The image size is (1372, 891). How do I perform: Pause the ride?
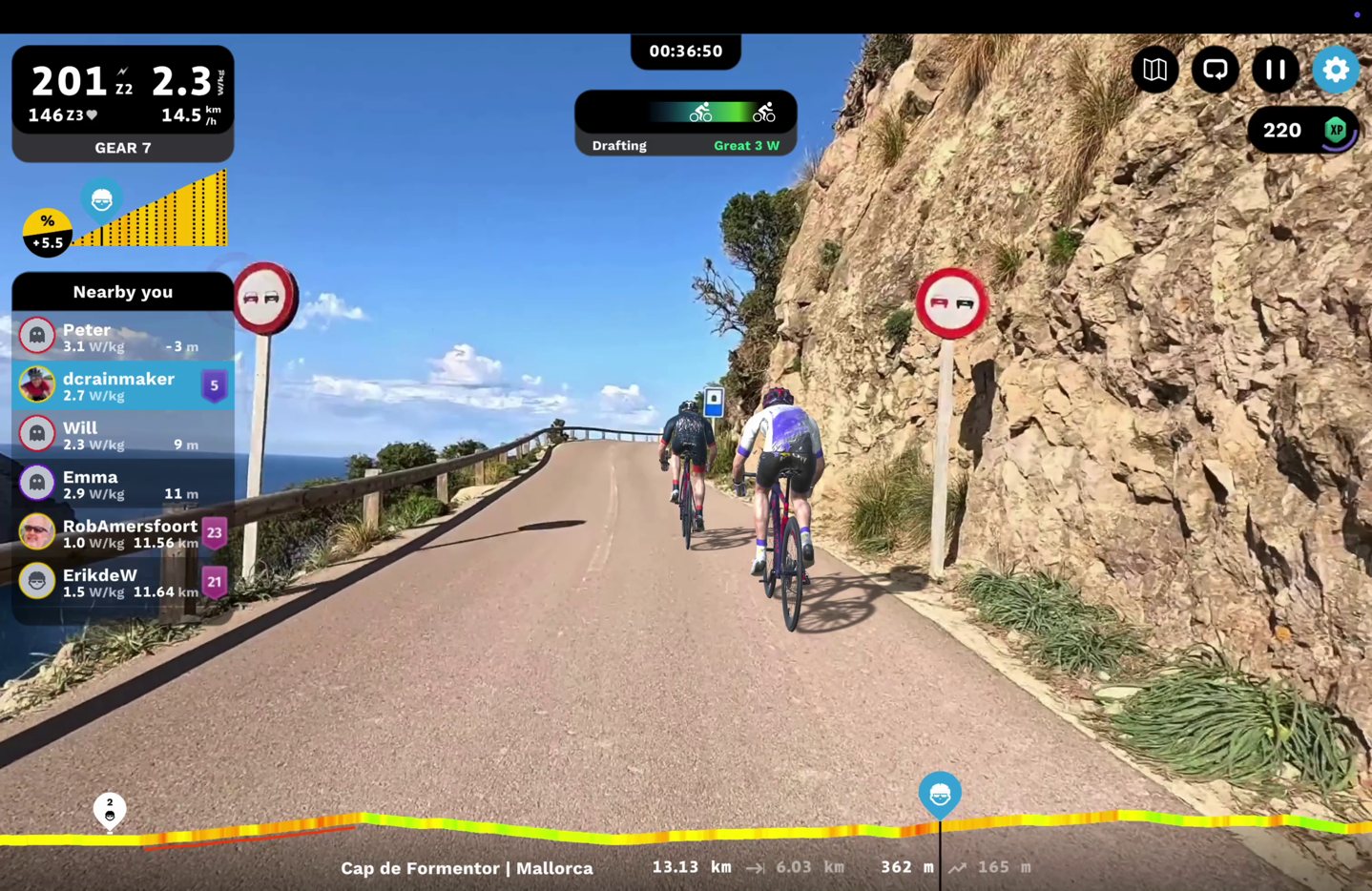1275,70
